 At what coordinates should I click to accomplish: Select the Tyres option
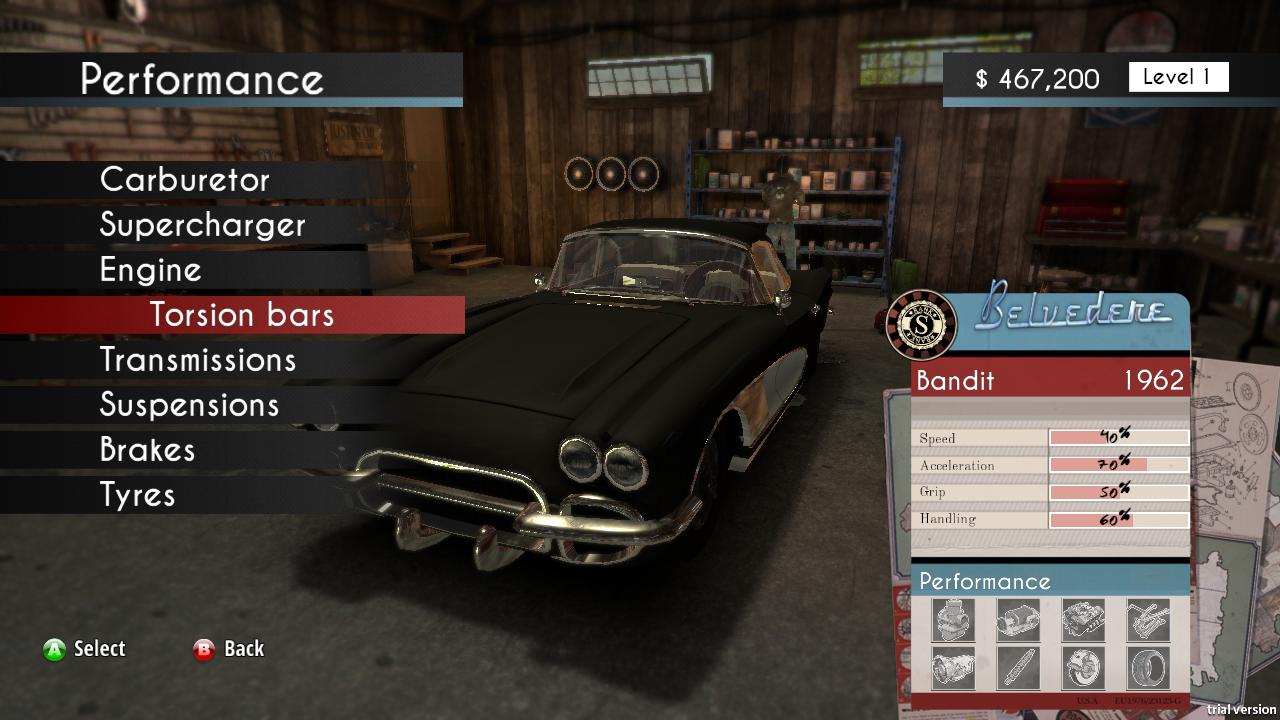tap(140, 494)
